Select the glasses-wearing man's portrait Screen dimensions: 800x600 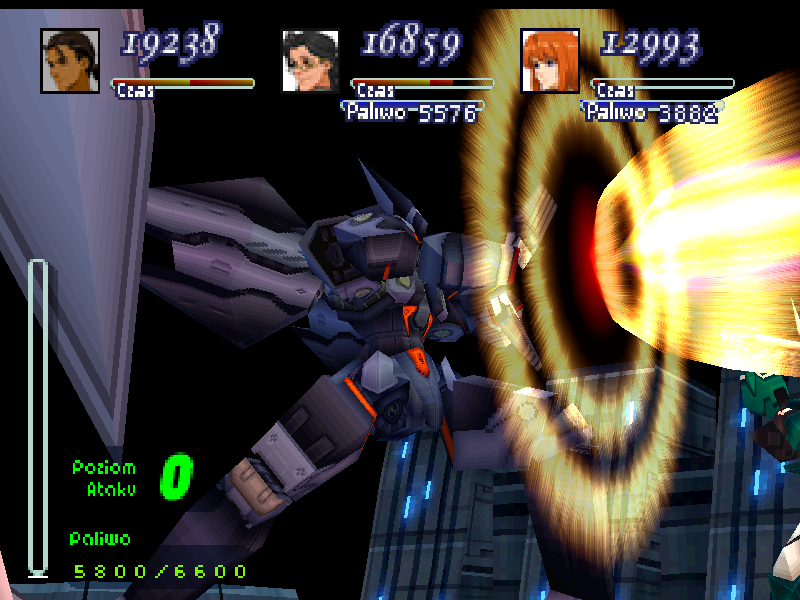[310, 61]
